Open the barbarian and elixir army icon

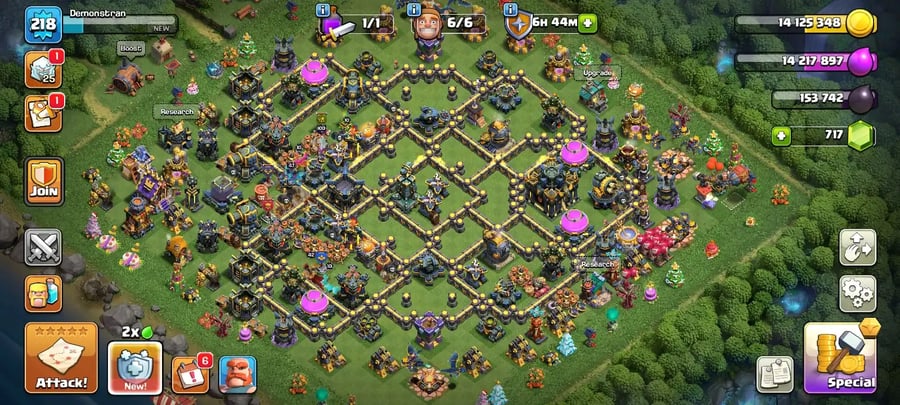pyautogui.click(x=43, y=293)
